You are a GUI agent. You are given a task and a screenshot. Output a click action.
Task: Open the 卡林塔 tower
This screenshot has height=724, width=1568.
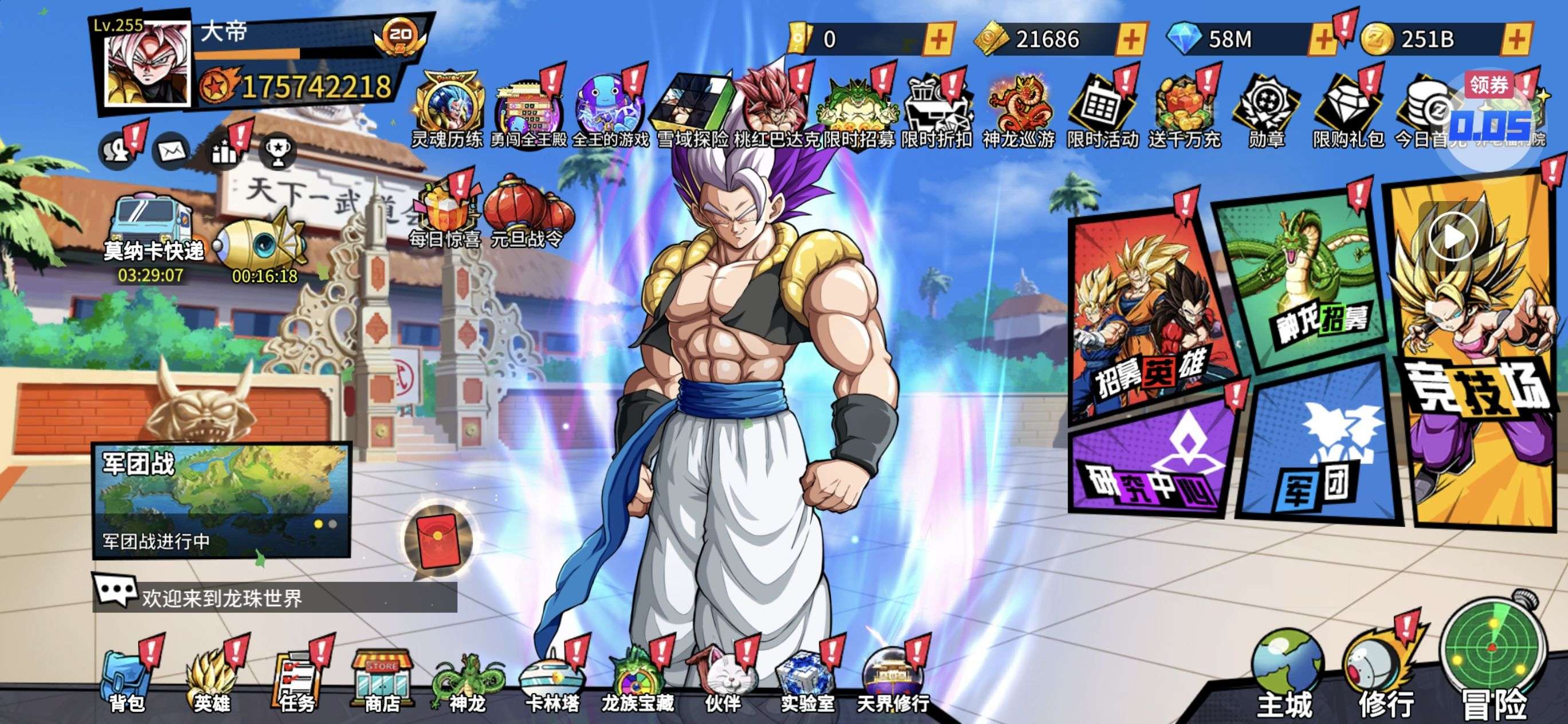[552, 682]
